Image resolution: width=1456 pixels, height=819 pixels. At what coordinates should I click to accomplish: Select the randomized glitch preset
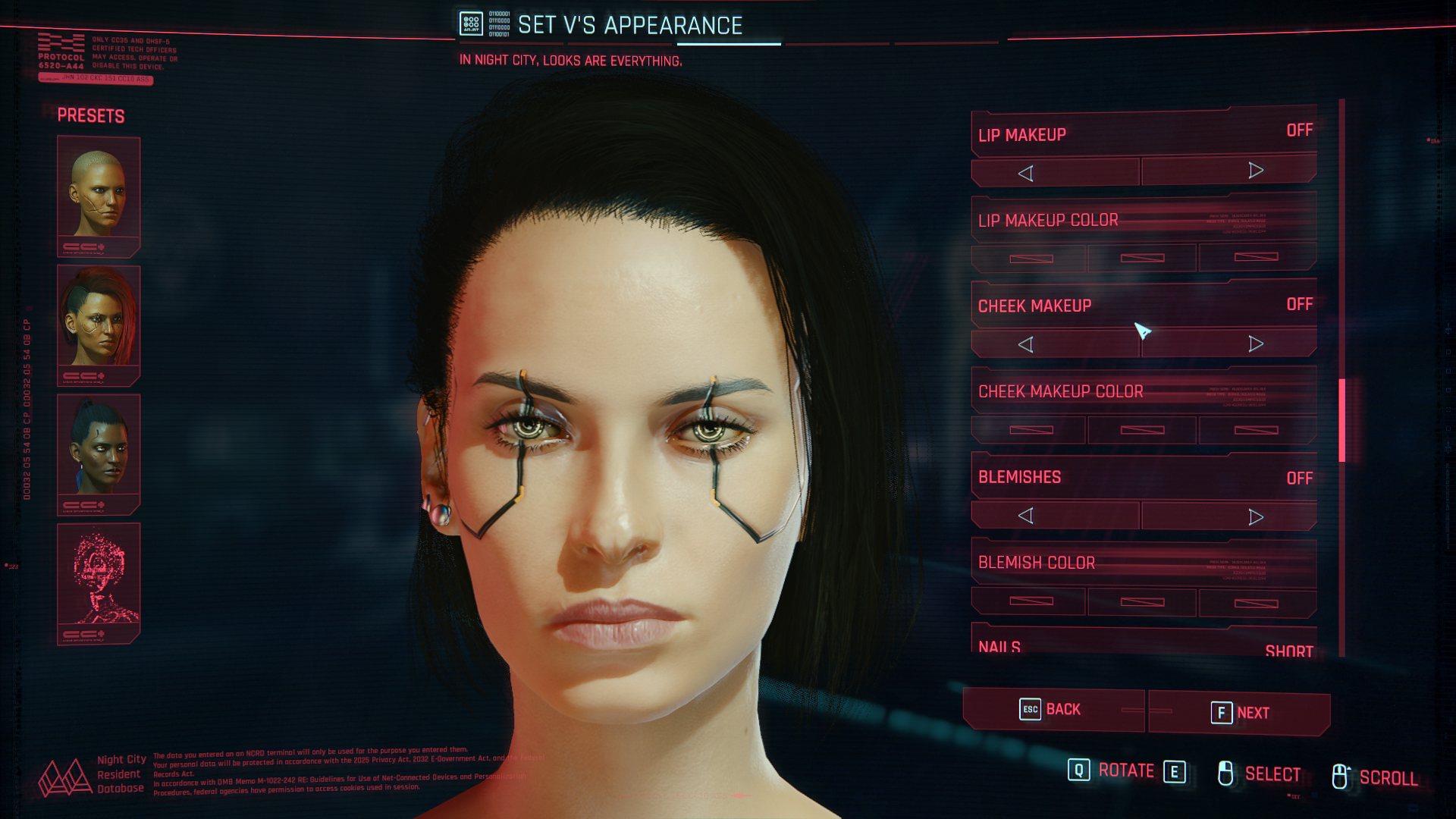pyautogui.click(x=99, y=582)
